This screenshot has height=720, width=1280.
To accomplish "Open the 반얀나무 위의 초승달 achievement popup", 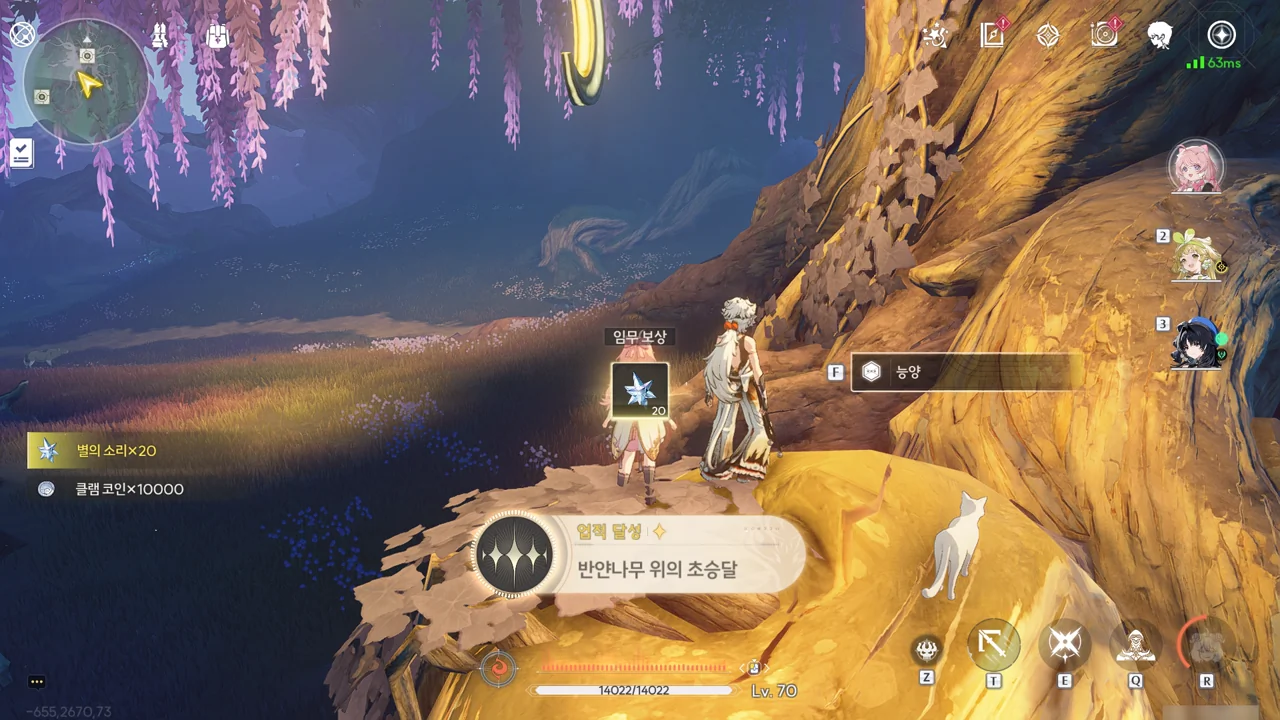I will click(x=640, y=555).
